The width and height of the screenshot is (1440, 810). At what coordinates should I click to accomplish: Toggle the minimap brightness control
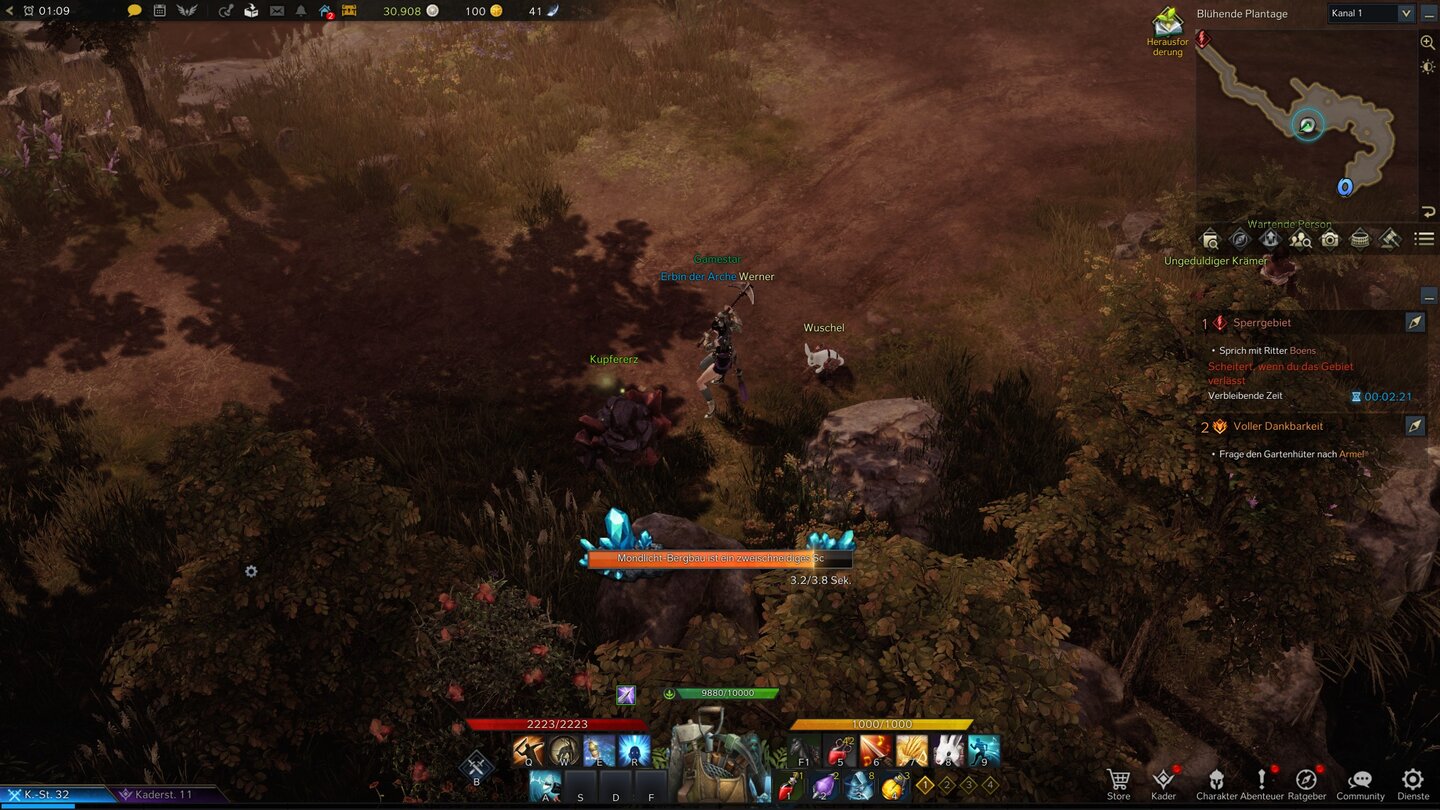point(1429,67)
